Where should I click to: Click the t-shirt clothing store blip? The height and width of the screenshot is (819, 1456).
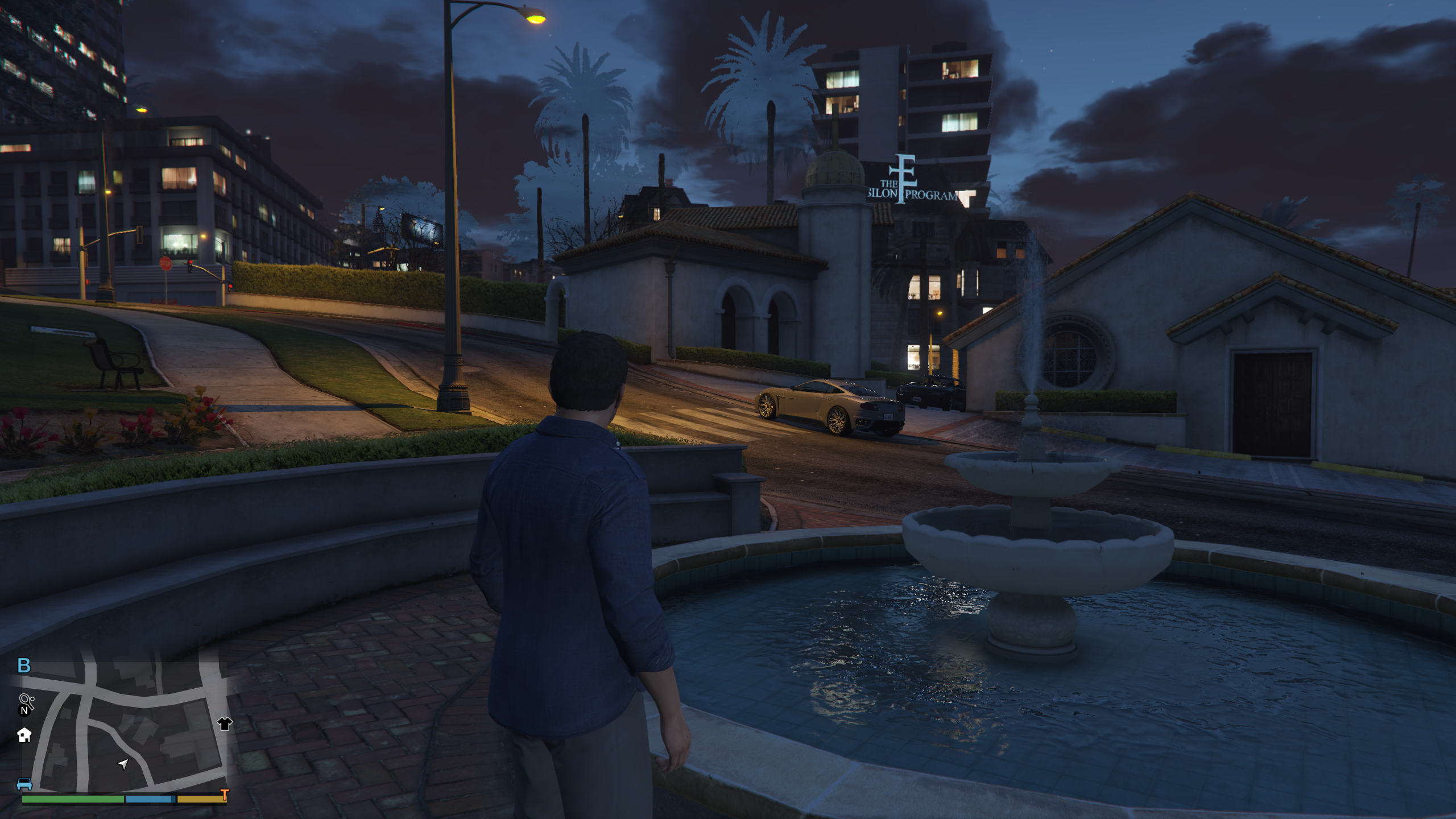225,723
